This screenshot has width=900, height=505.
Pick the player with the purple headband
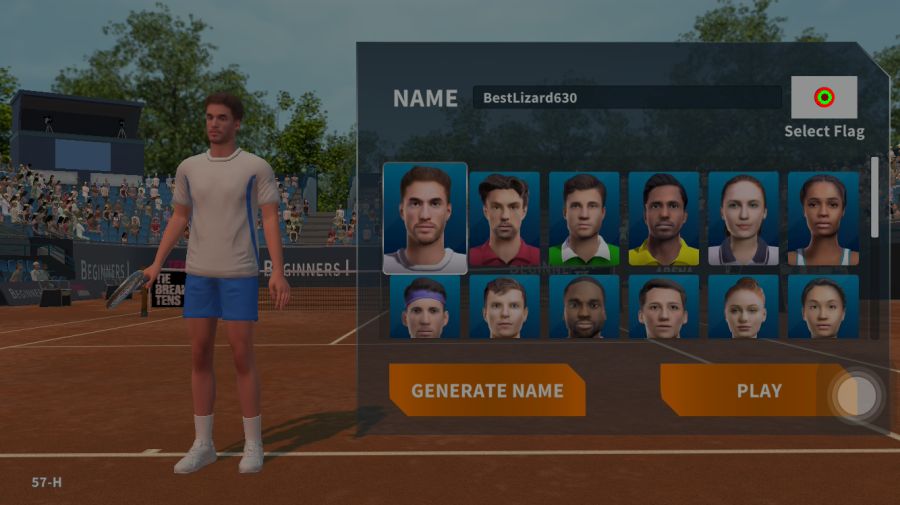click(x=425, y=307)
